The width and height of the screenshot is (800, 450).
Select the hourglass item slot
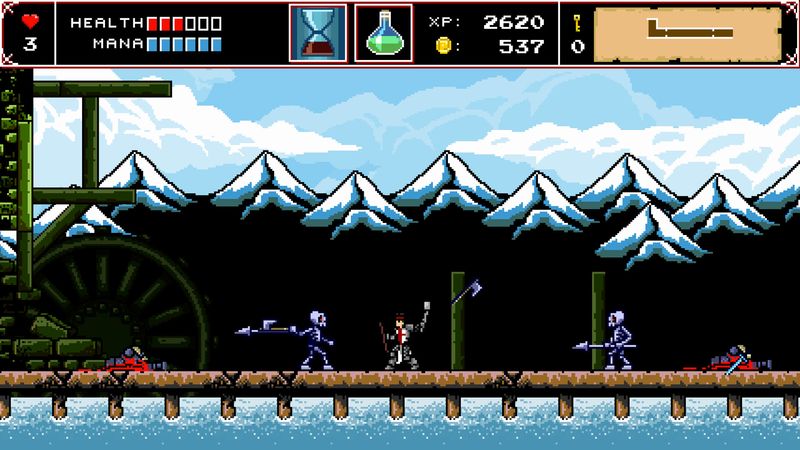319,33
